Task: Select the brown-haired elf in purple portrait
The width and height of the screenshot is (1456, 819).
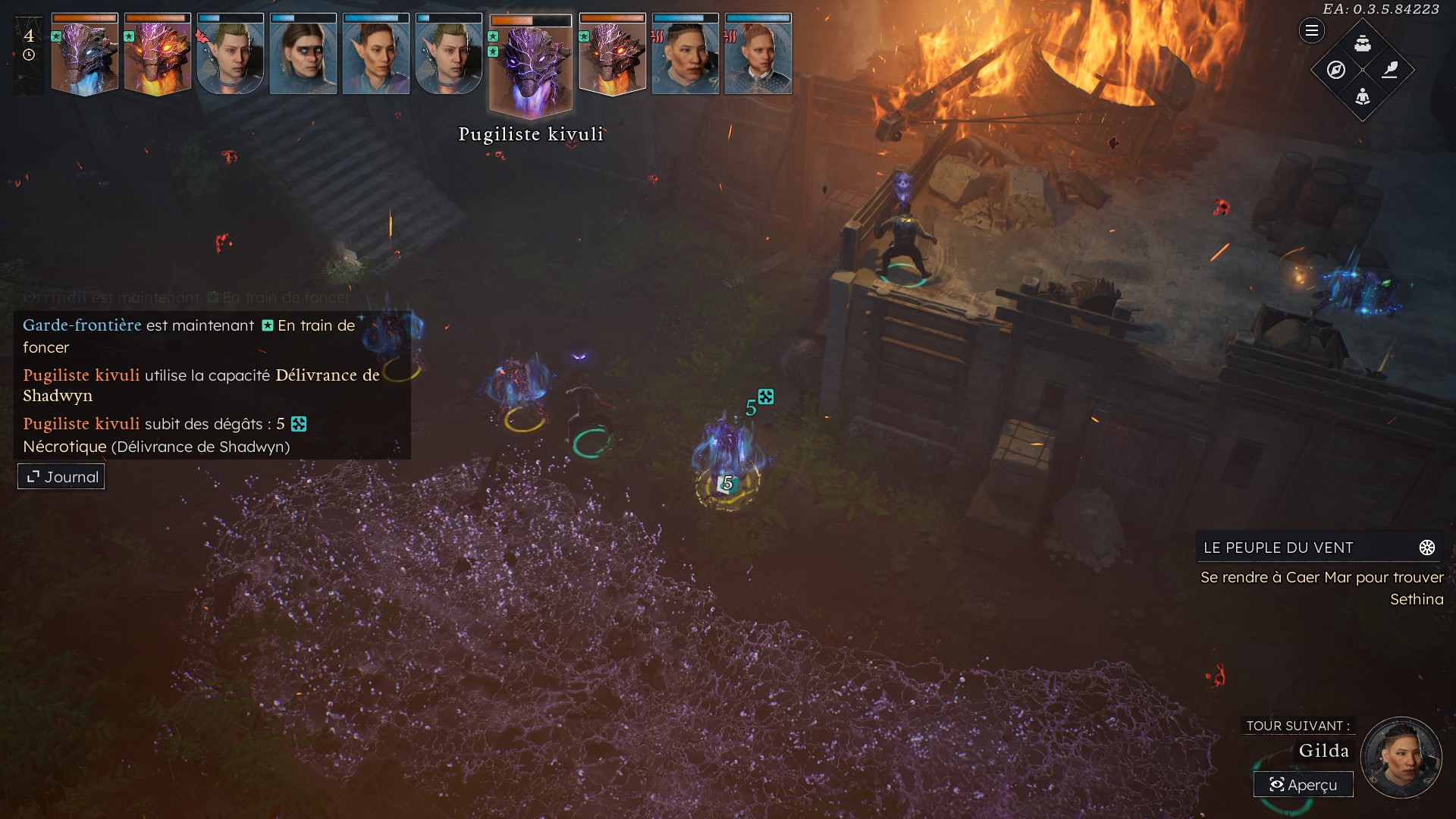Action: (x=376, y=55)
